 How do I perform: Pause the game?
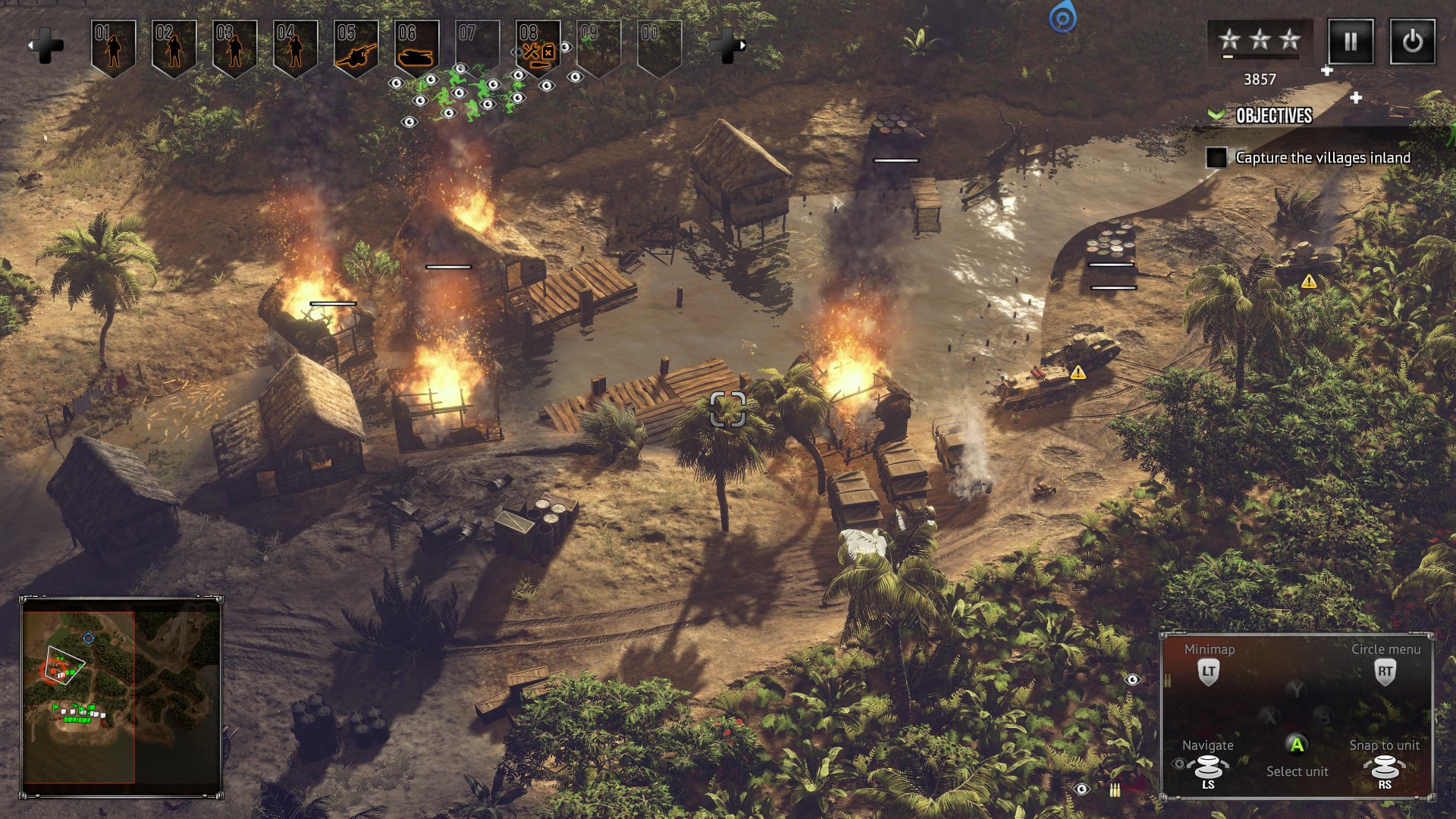point(1351,42)
